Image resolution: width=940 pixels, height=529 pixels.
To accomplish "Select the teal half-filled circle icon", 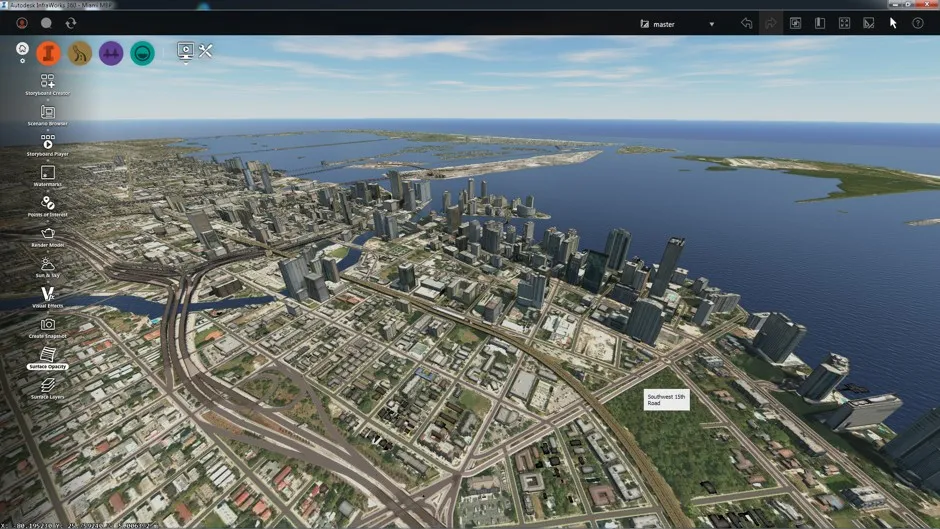I will (x=142, y=53).
